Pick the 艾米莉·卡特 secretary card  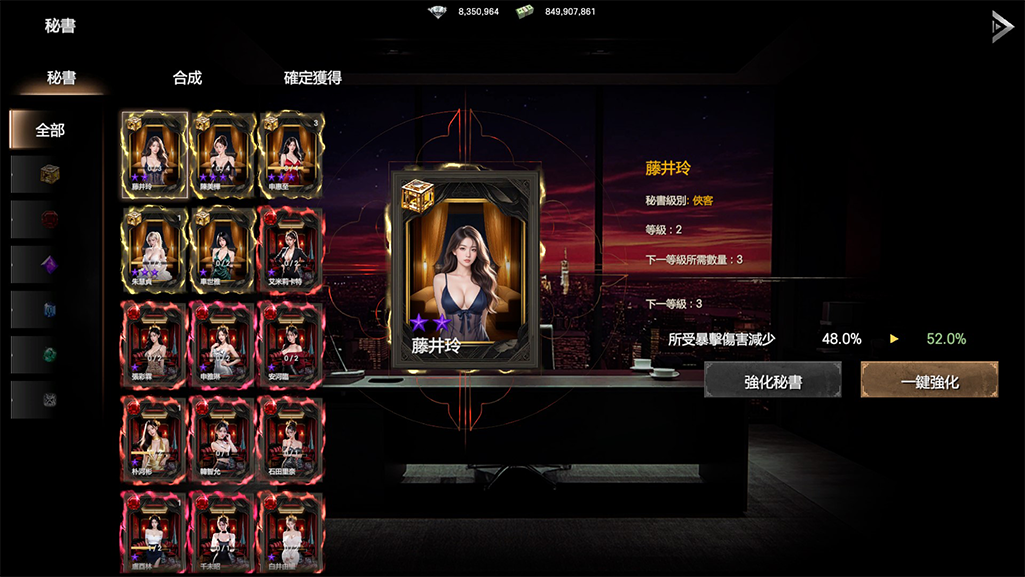[290, 247]
